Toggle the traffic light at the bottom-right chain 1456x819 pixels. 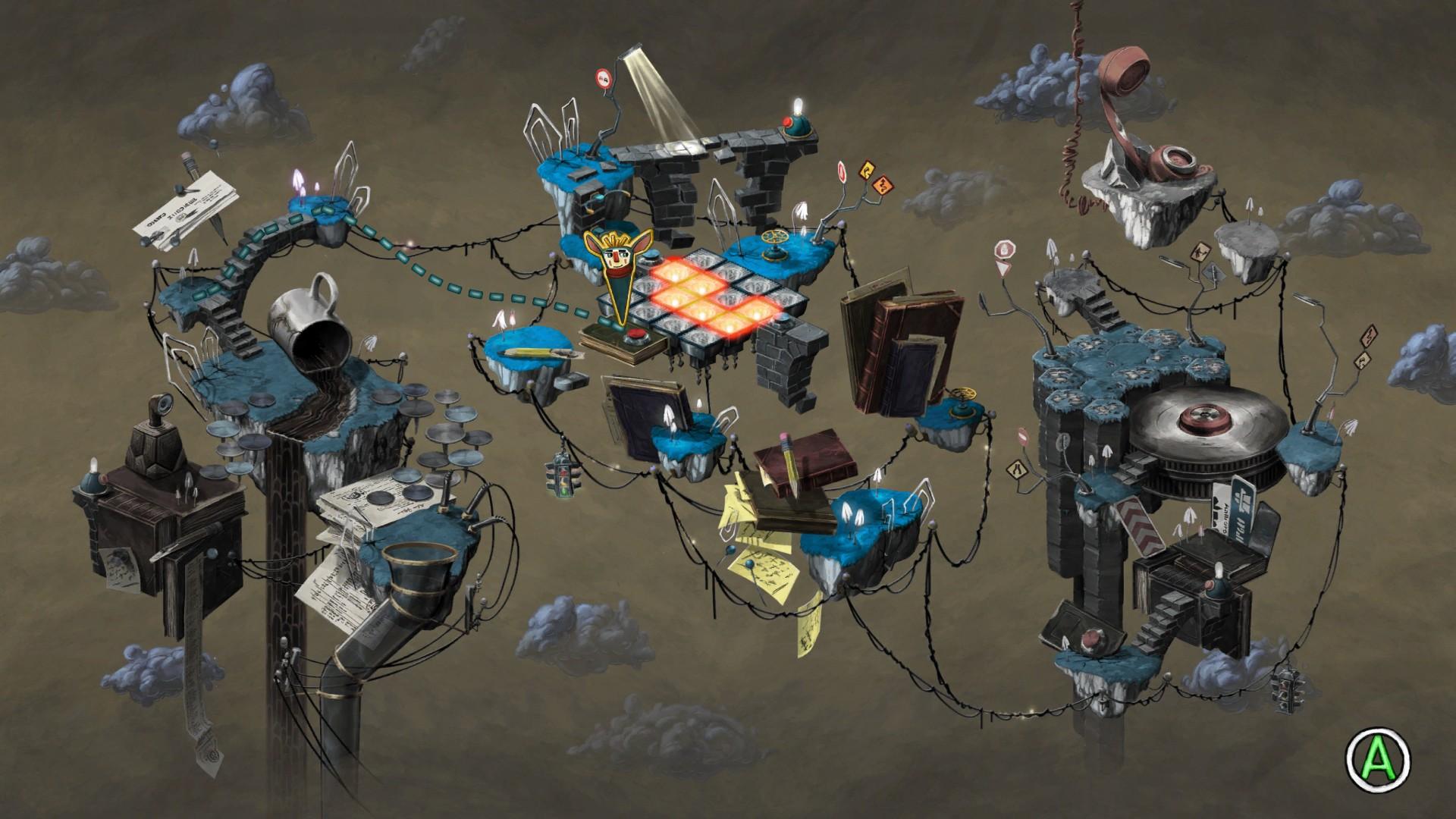1289,694
